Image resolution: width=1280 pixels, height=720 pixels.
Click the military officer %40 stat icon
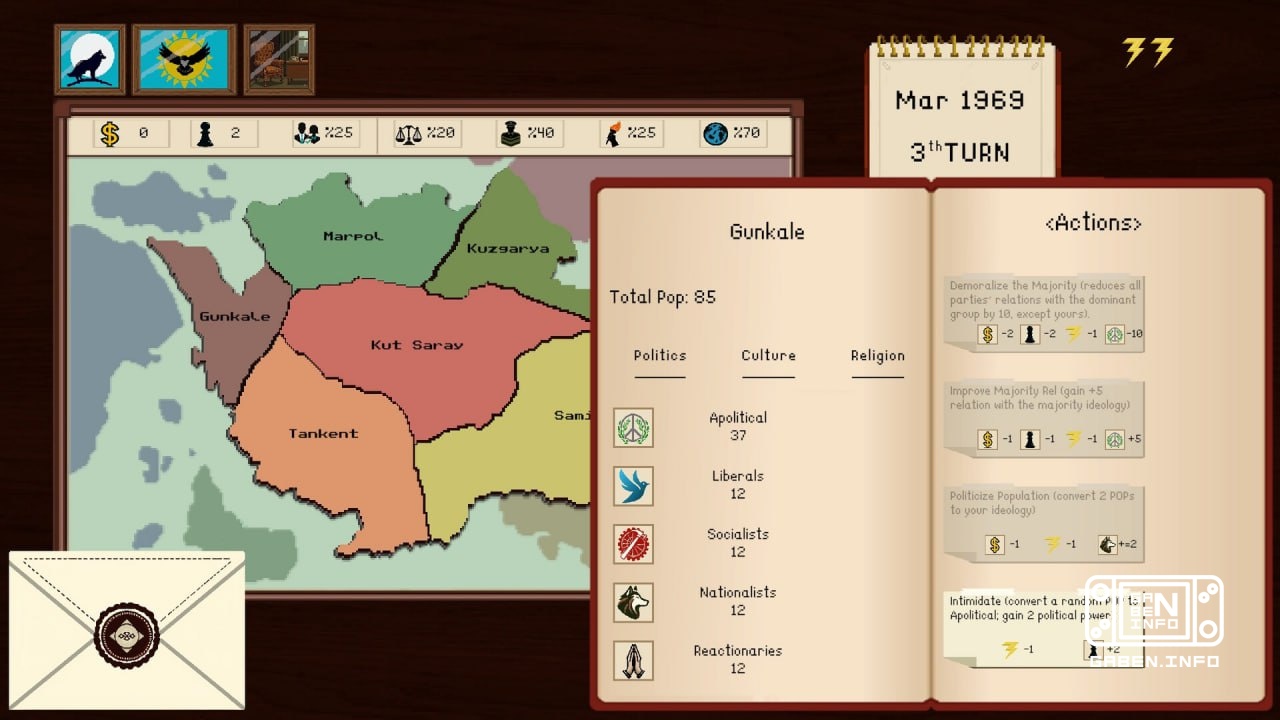(511, 131)
